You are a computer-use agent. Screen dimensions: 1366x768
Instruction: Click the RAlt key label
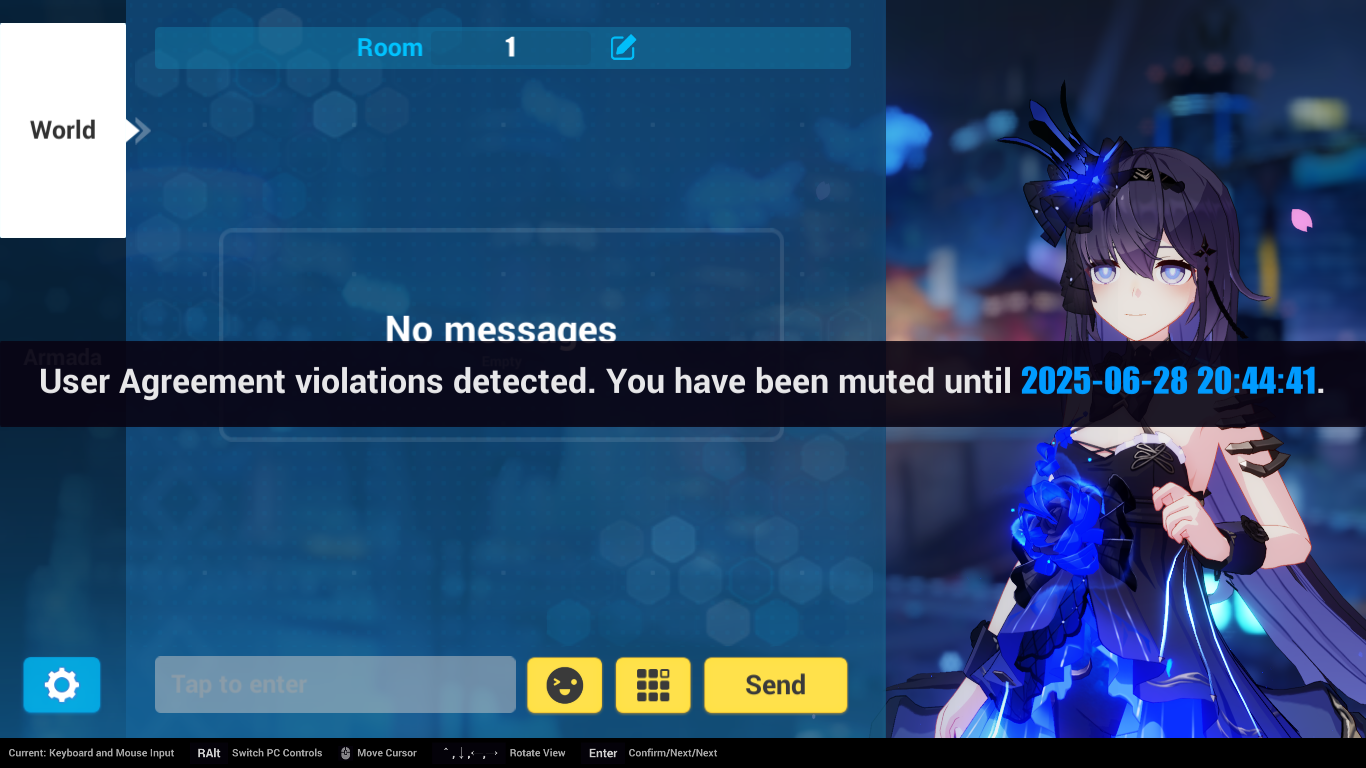tap(208, 753)
